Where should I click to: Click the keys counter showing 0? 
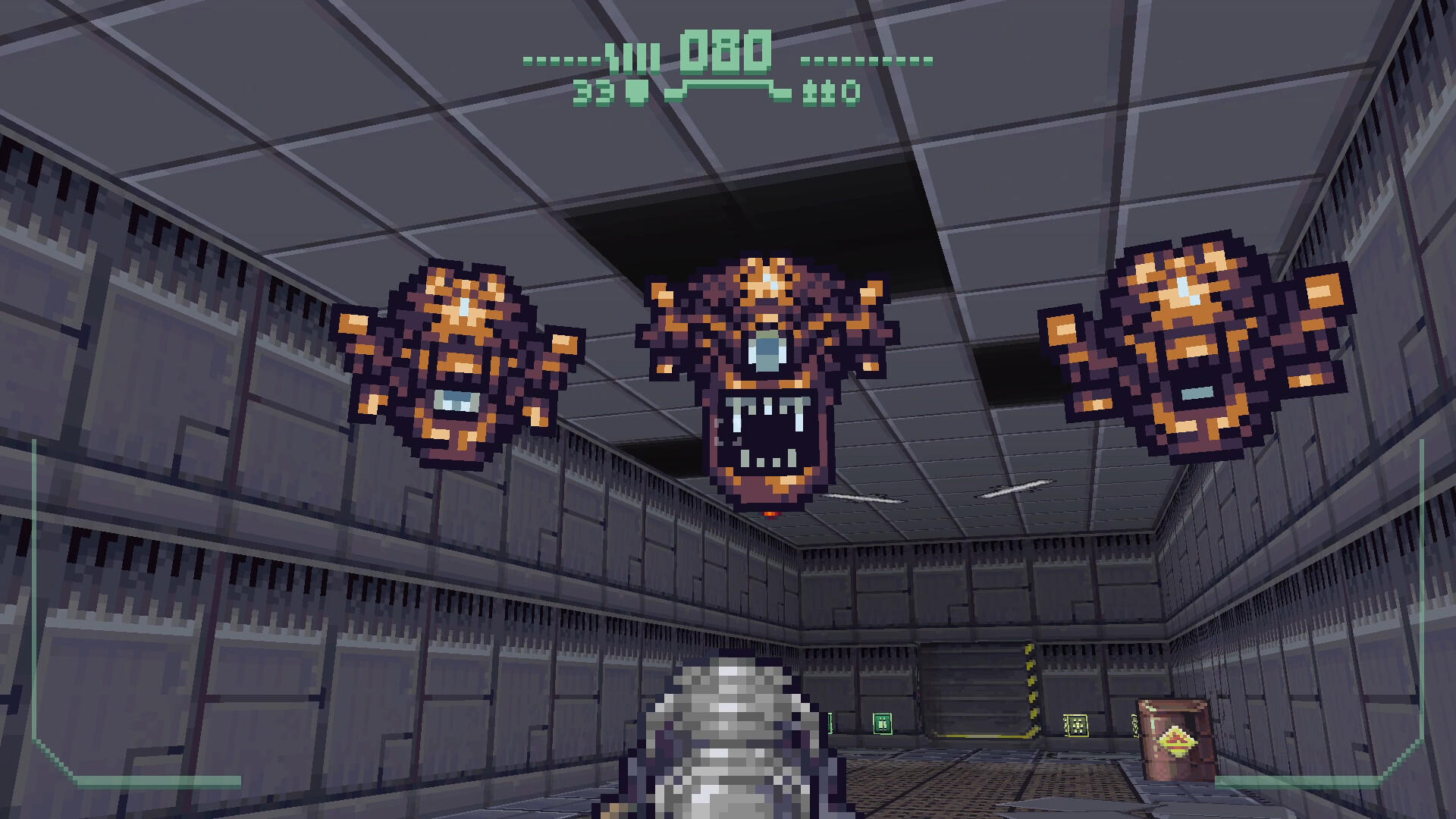pos(852,93)
